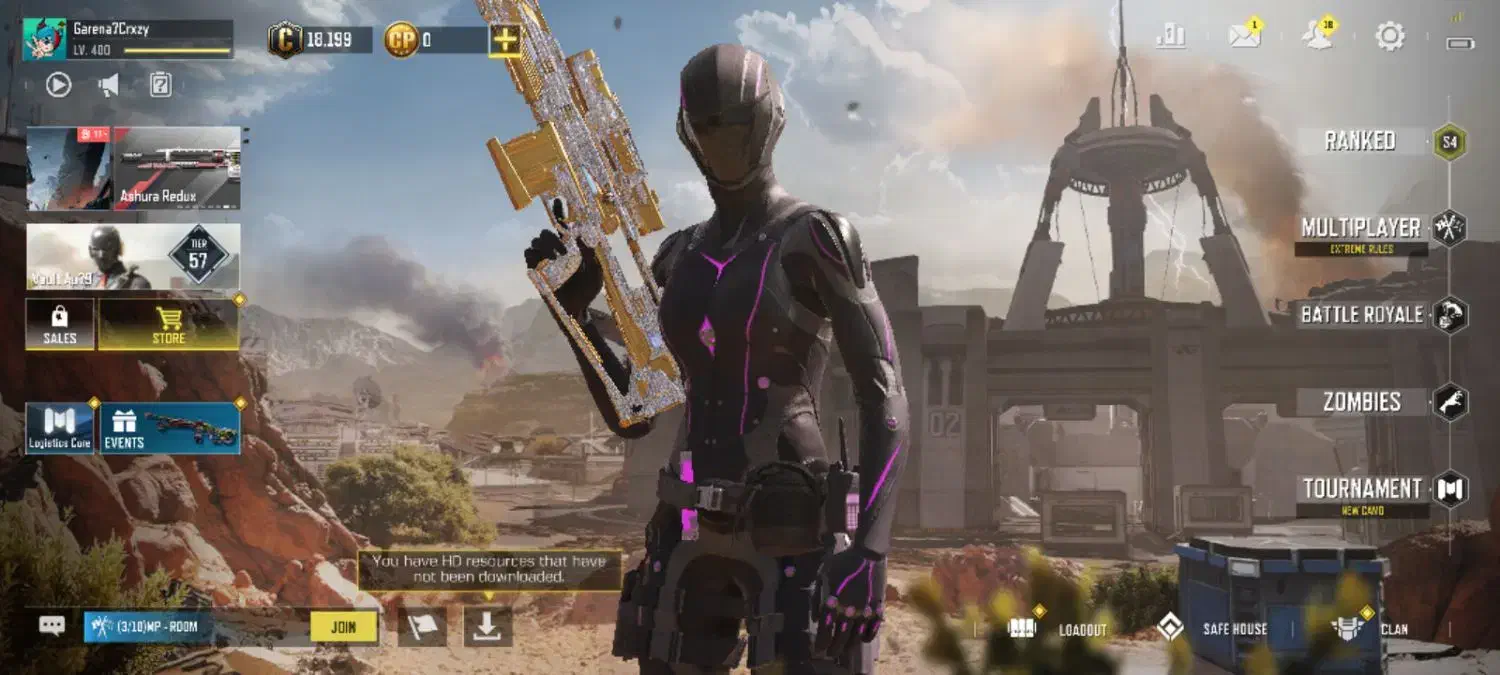The image size is (1500, 675).
Task: Open Logistics Core
Action: [x=60, y=428]
